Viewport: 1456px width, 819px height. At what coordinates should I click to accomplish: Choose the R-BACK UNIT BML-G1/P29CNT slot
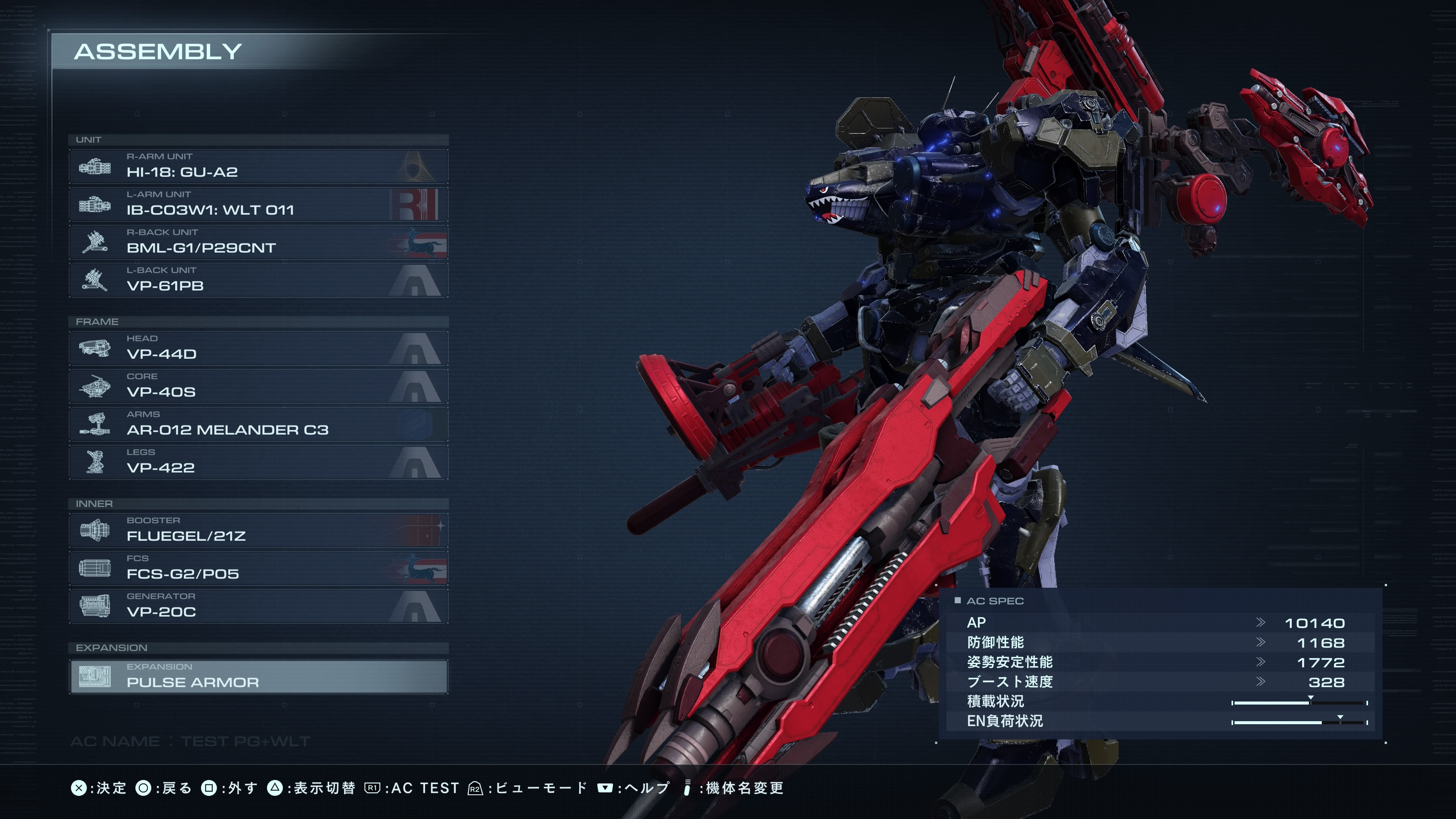258,242
